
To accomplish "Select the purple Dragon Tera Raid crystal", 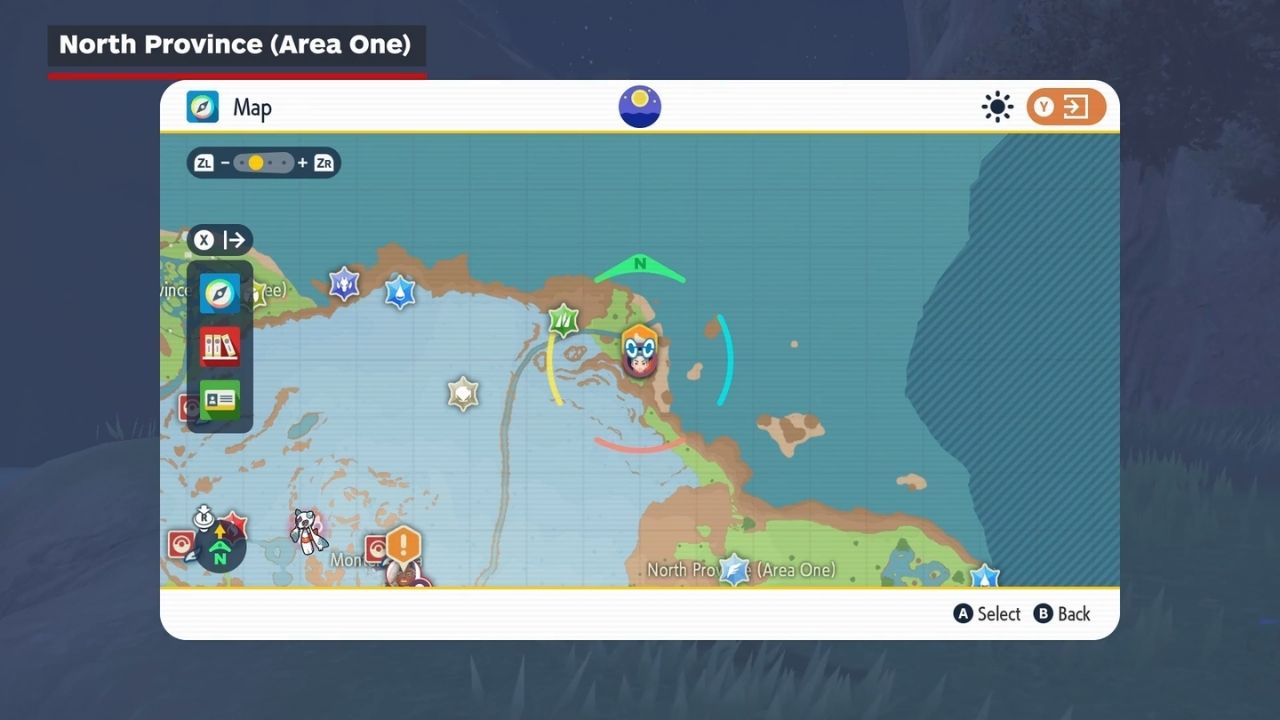I will point(345,284).
